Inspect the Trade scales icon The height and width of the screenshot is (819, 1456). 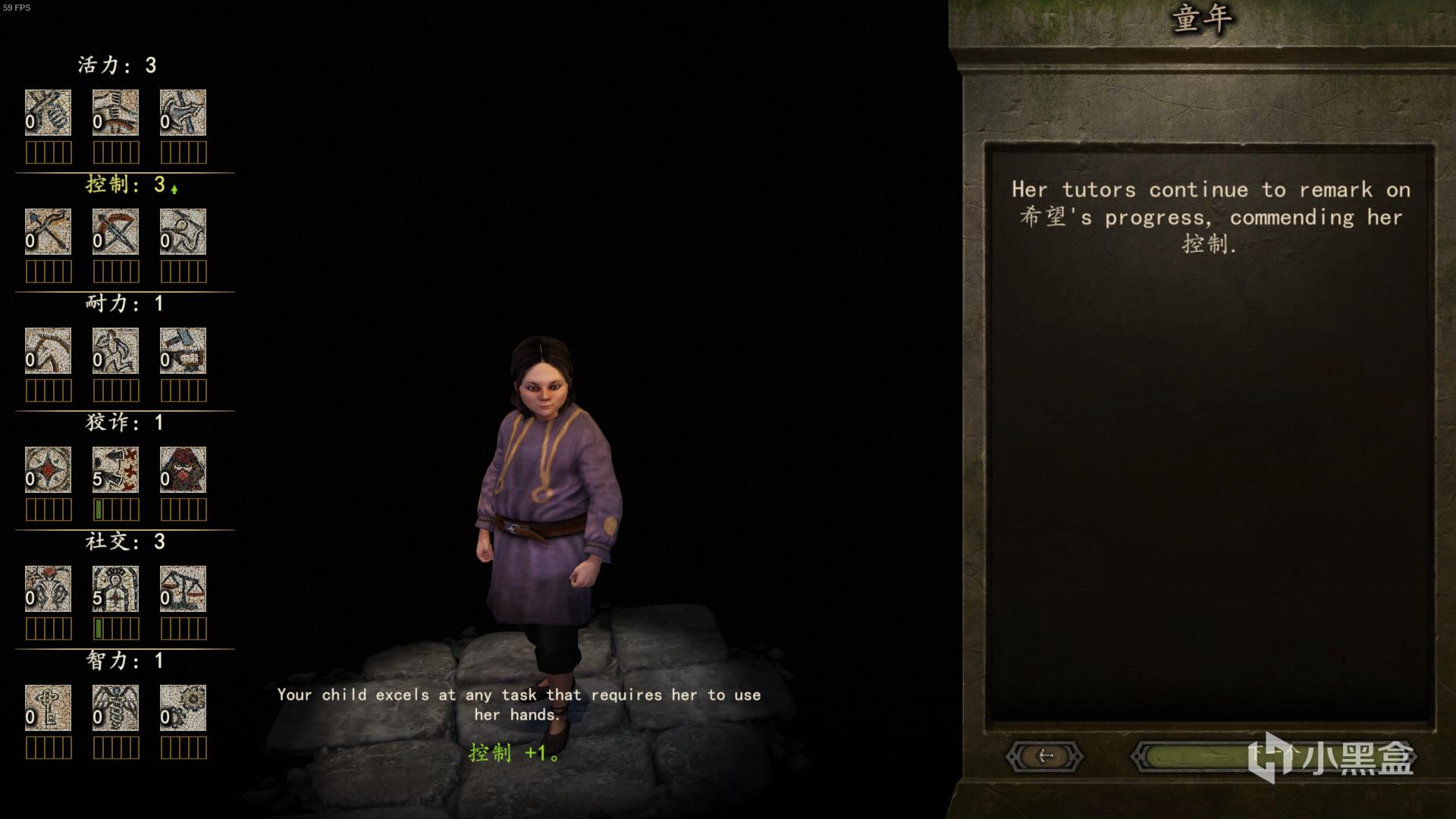pyautogui.click(x=183, y=589)
